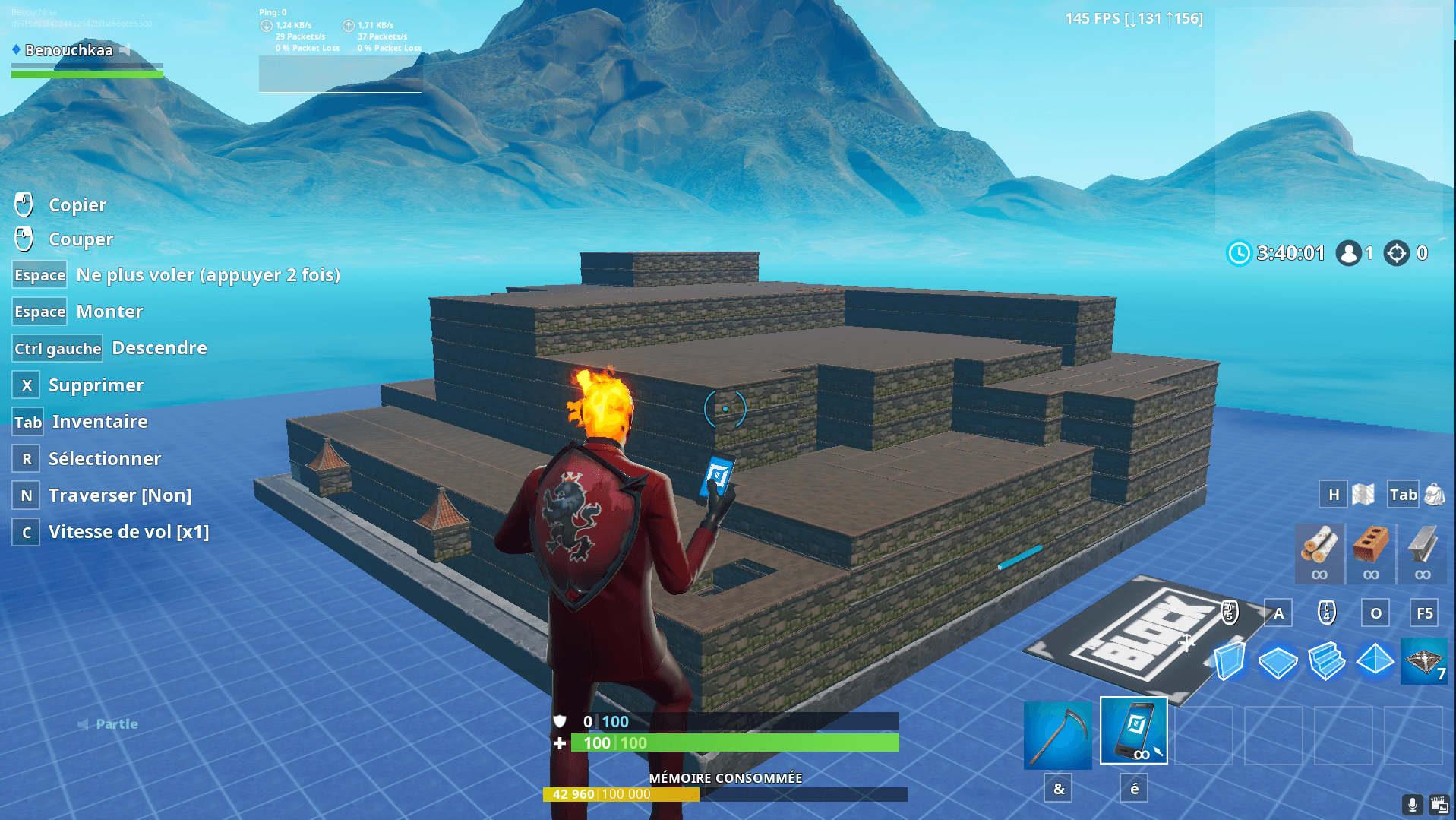
Task: Equip the creative phone tool
Action: (x=1133, y=732)
